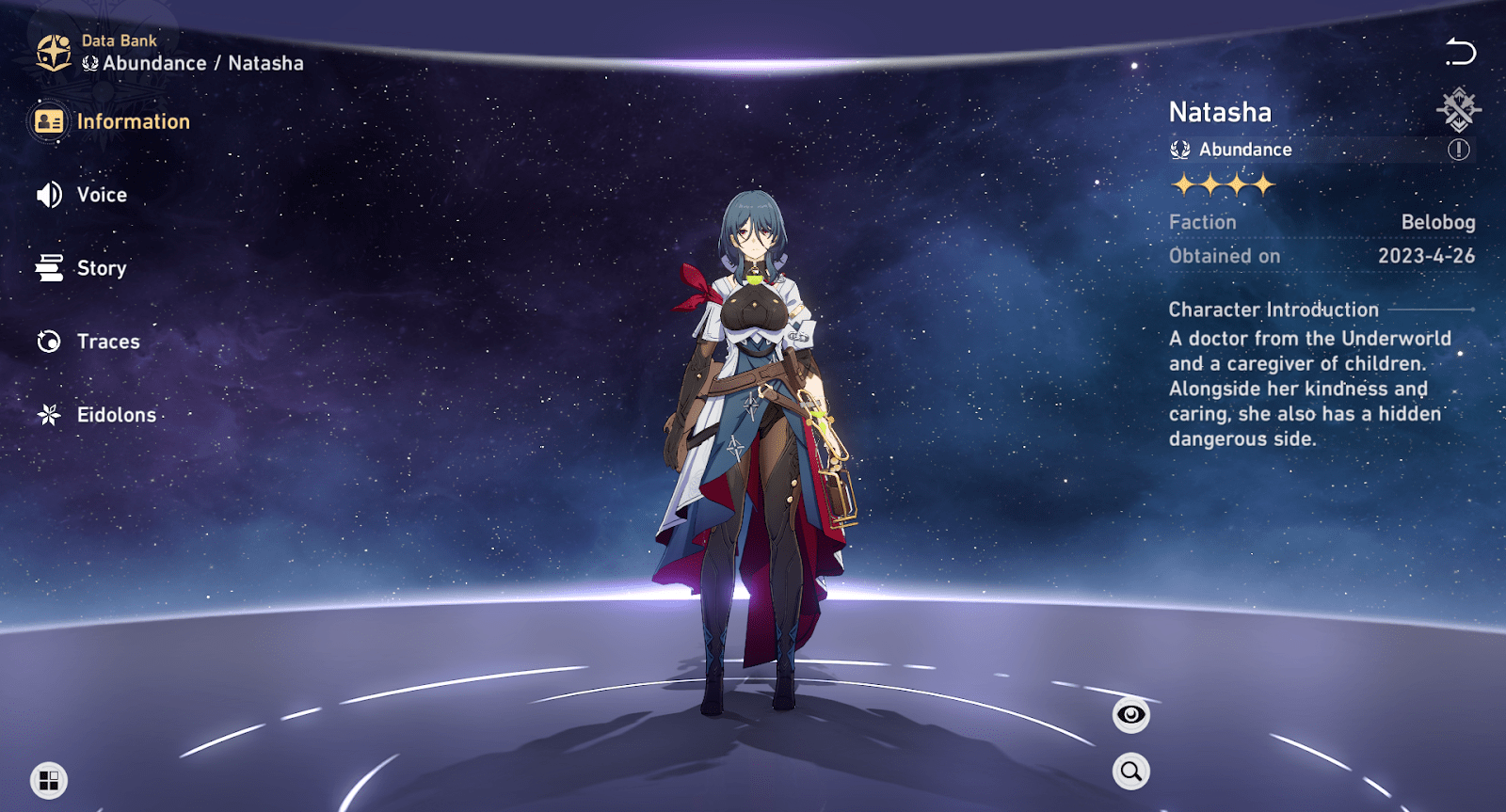The height and width of the screenshot is (812, 1506).
Task: Select the Information section icon
Action: [49, 121]
